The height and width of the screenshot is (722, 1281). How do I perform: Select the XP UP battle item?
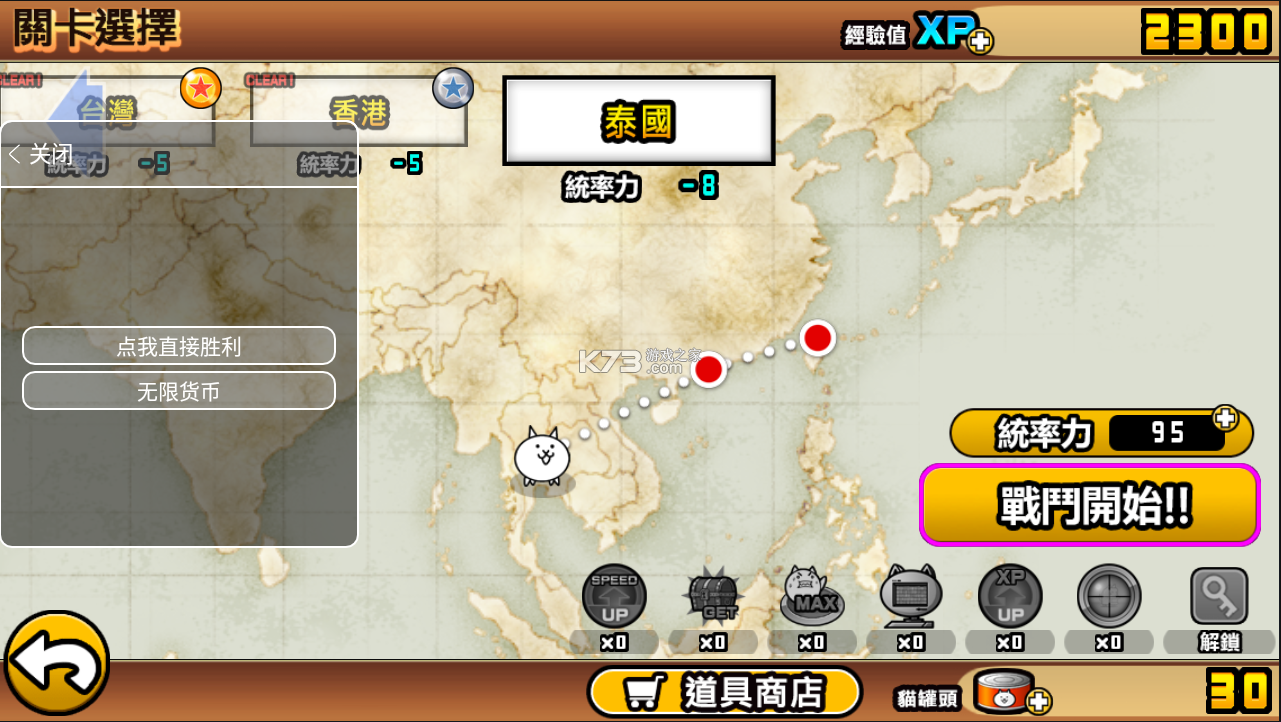tap(1010, 597)
